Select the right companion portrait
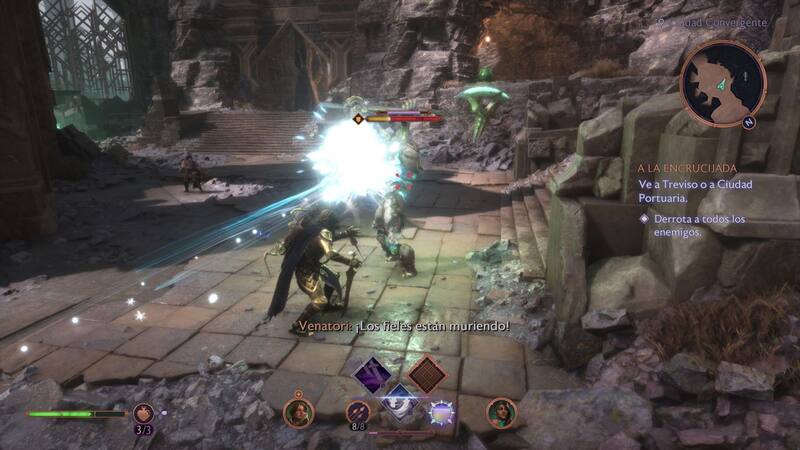The image size is (800, 450). pos(501,412)
